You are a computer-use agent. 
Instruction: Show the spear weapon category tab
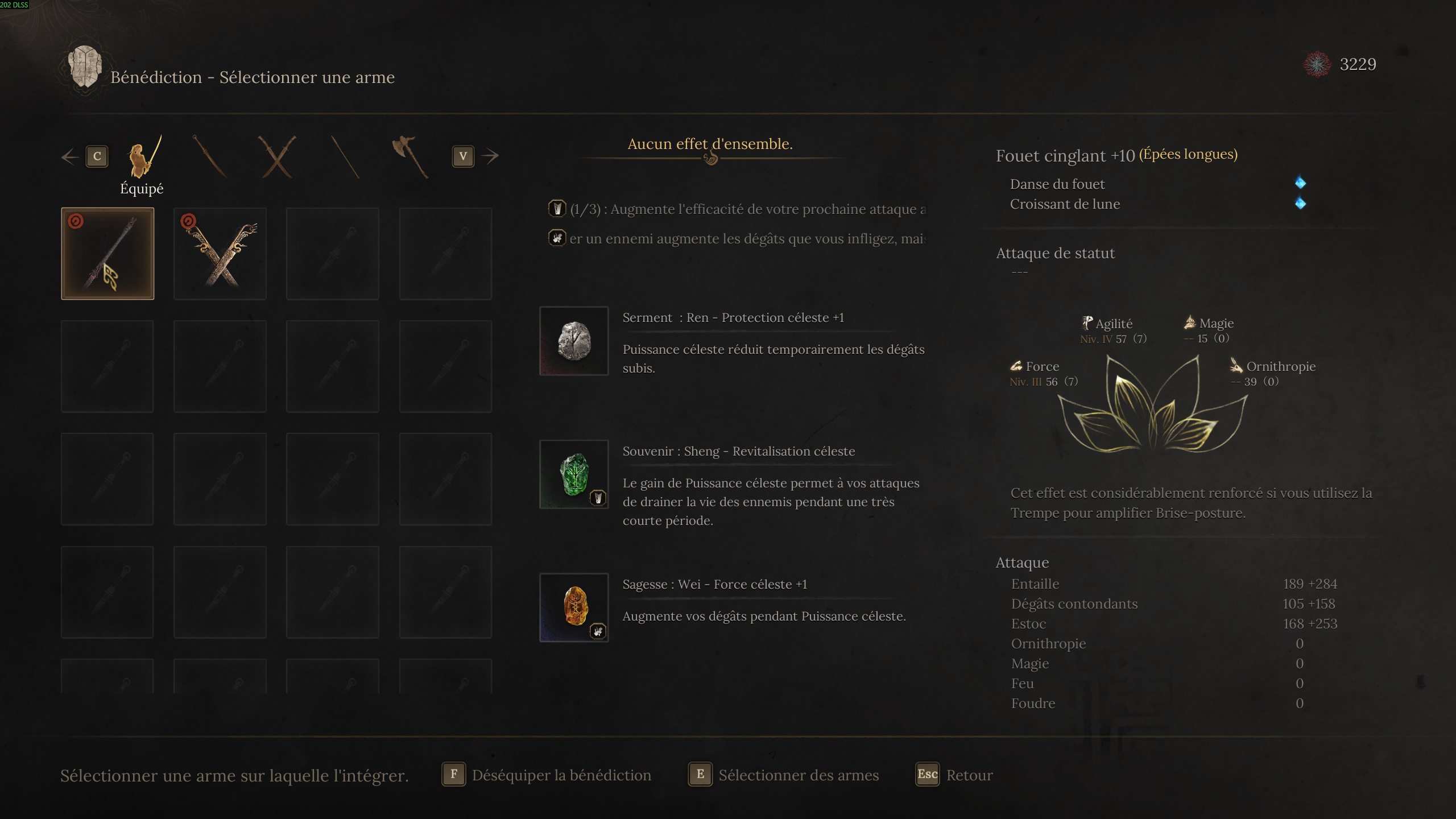[x=345, y=157]
